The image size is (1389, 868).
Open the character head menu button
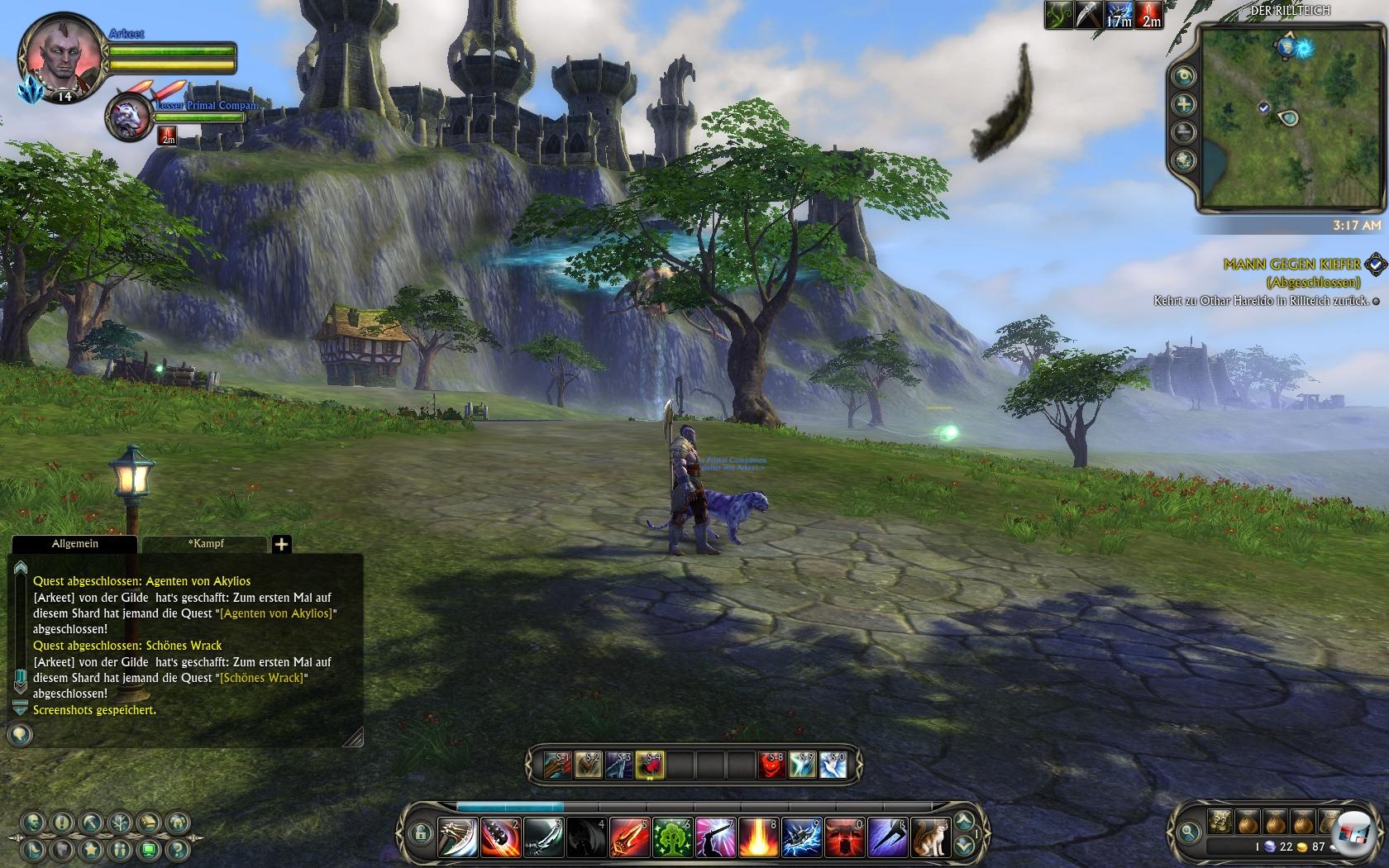tap(33, 823)
